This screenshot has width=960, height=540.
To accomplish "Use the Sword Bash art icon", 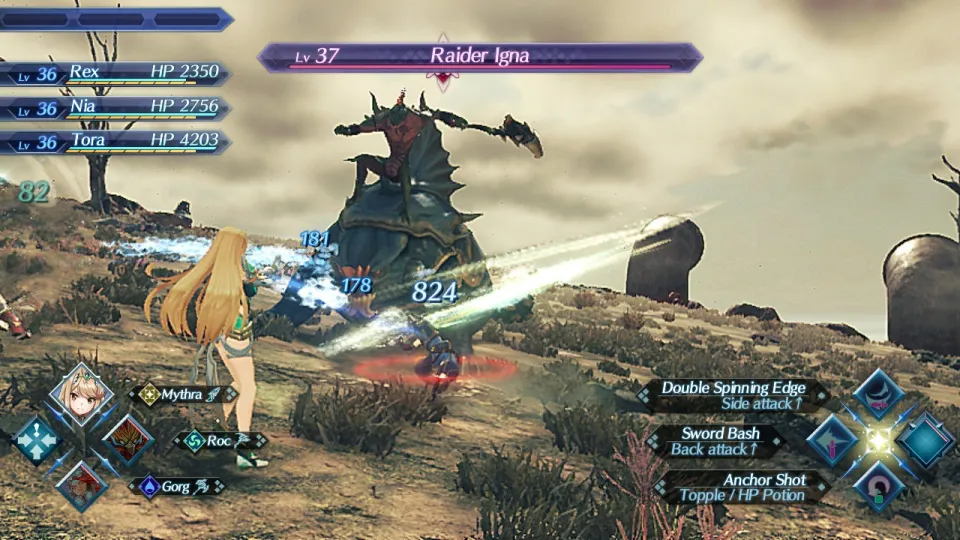I will 832,440.
